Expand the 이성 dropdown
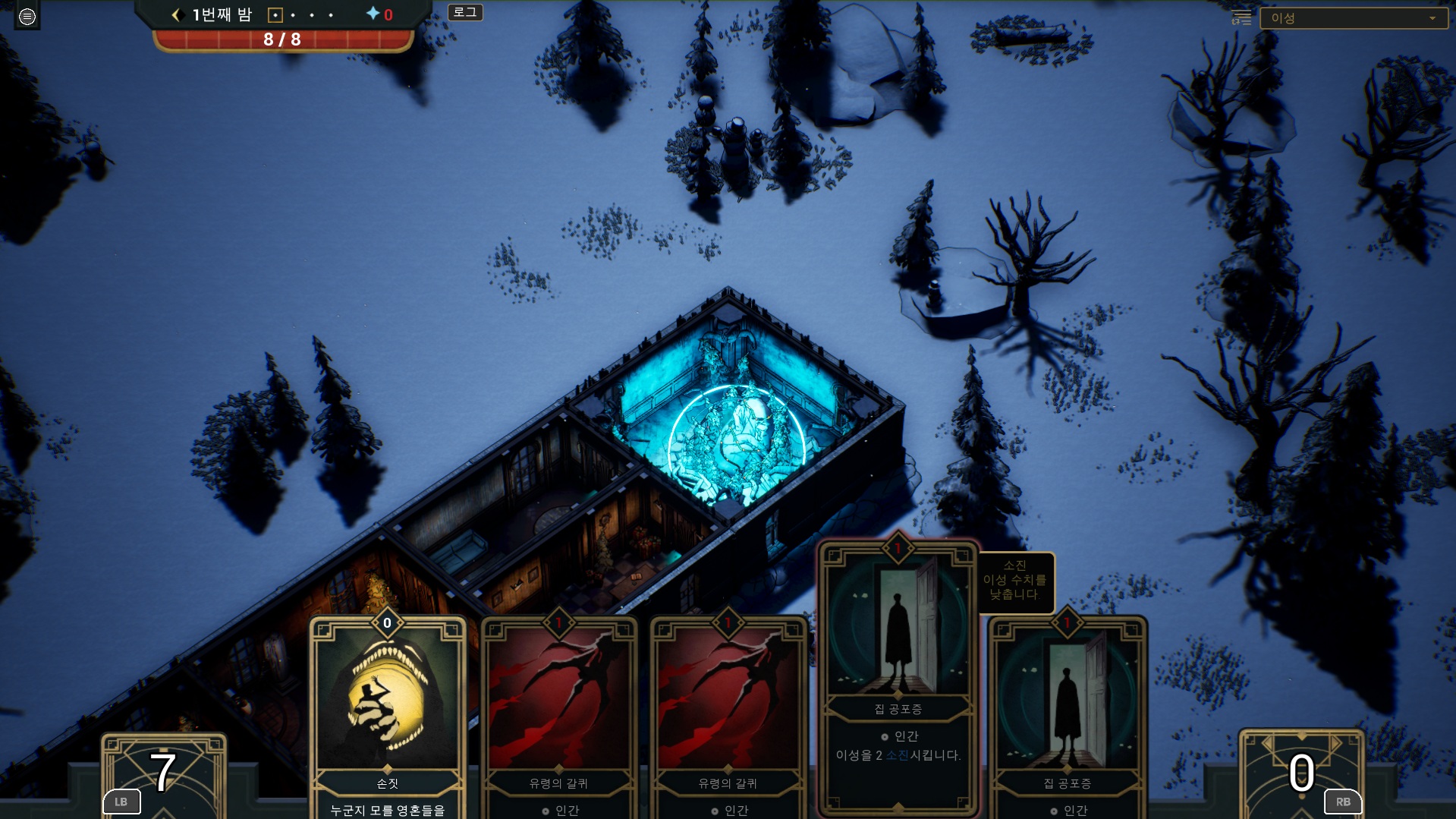1456x819 pixels. tap(1353, 18)
